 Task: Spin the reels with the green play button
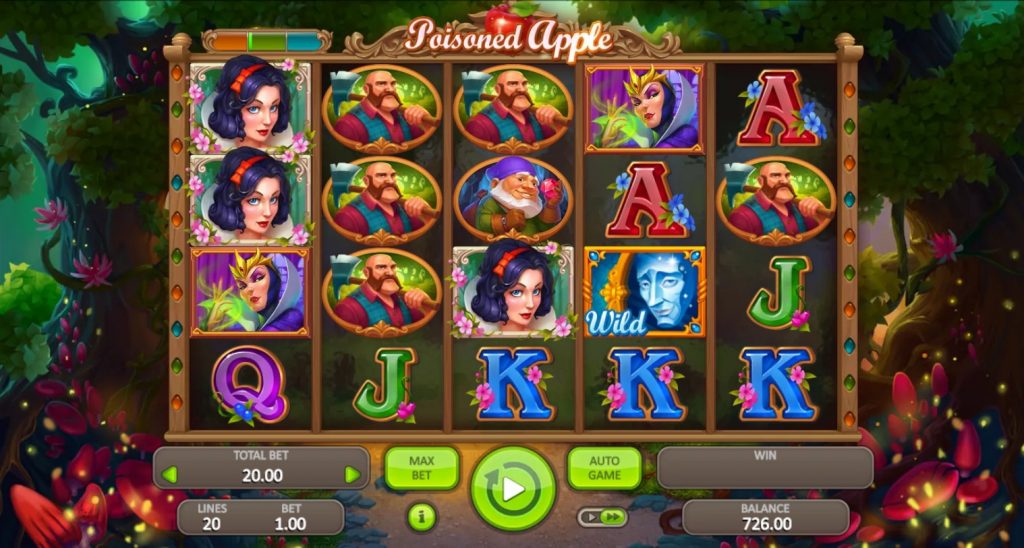(512, 489)
